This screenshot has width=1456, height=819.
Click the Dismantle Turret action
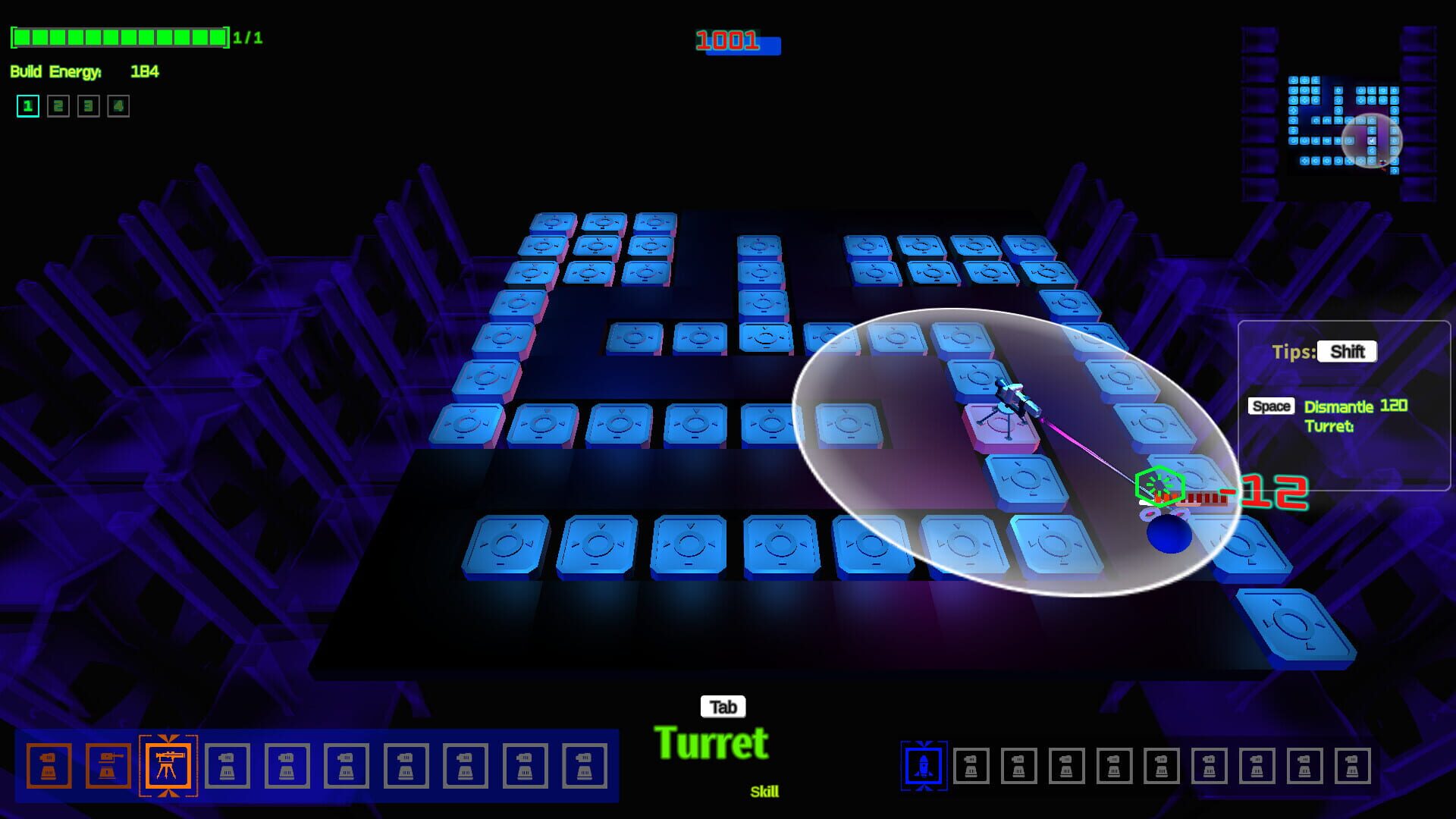1338,417
